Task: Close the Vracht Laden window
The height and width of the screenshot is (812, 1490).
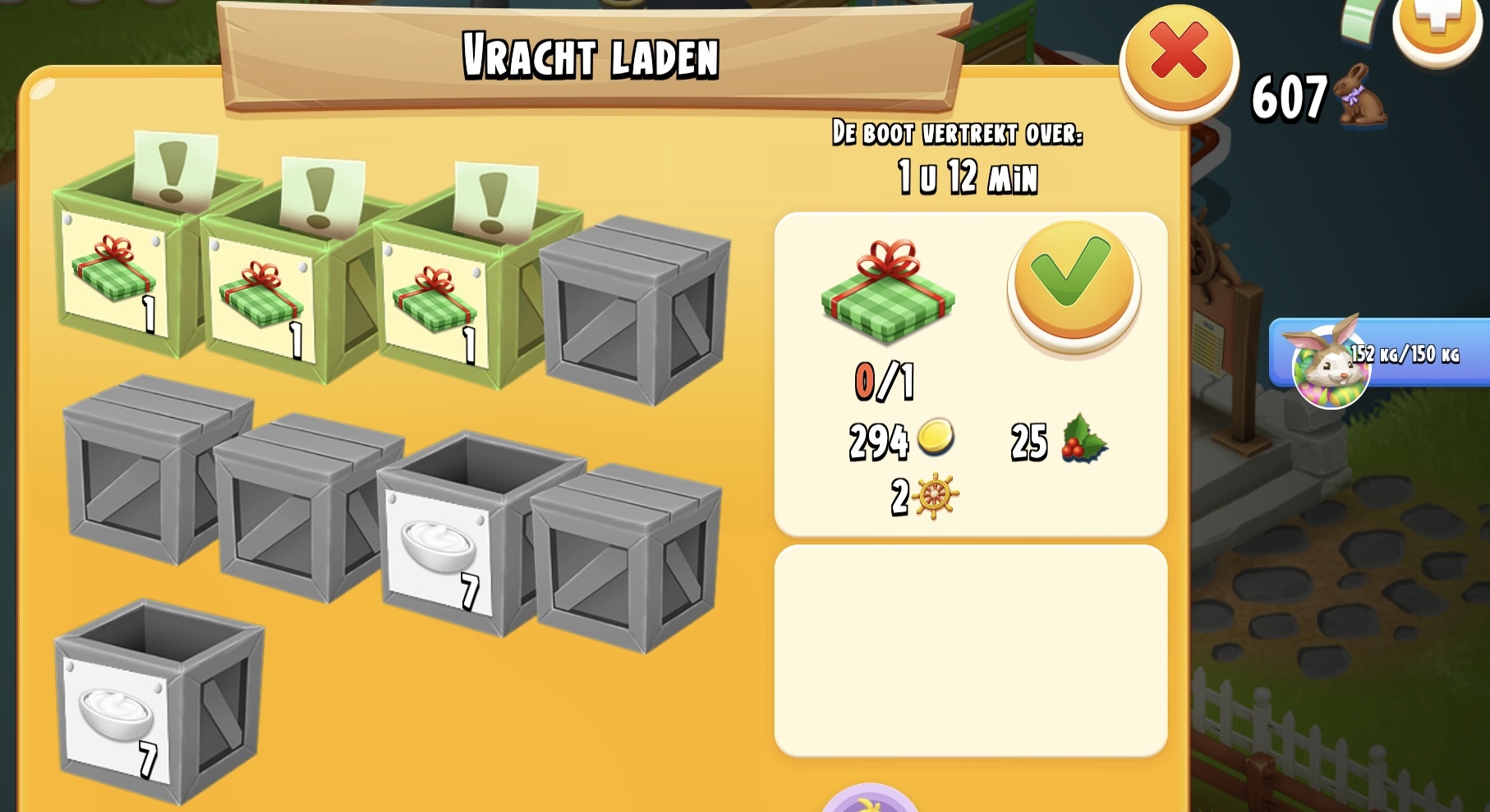Action: pyautogui.click(x=1179, y=59)
